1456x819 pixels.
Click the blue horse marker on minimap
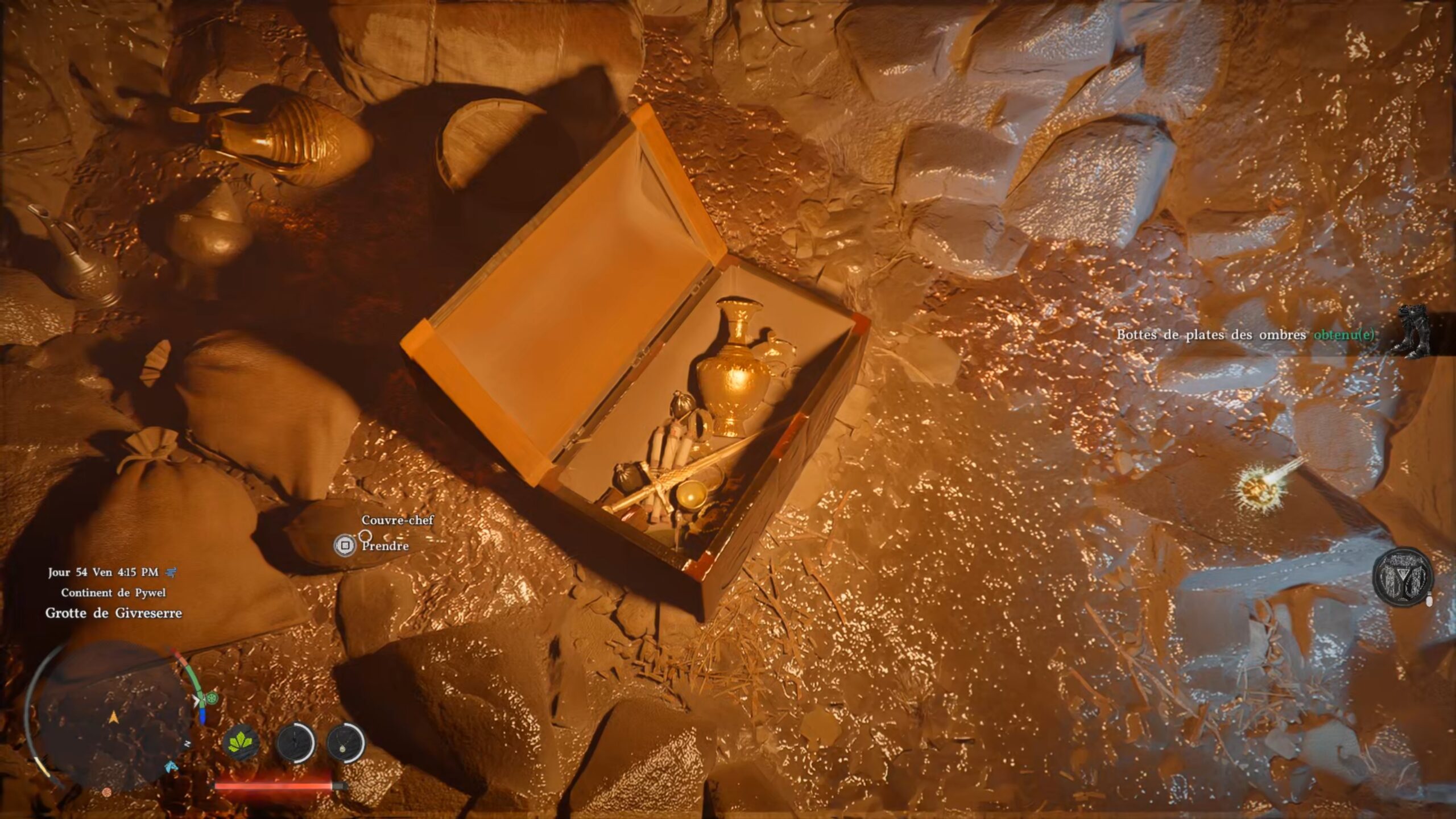(x=170, y=768)
